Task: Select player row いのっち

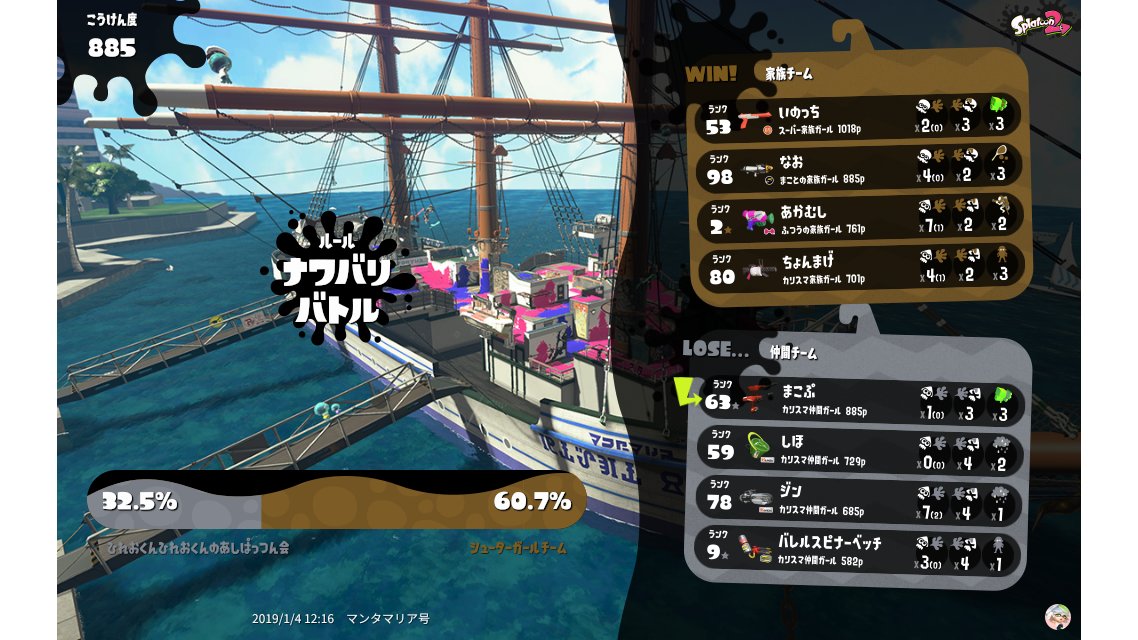Action: (860, 117)
